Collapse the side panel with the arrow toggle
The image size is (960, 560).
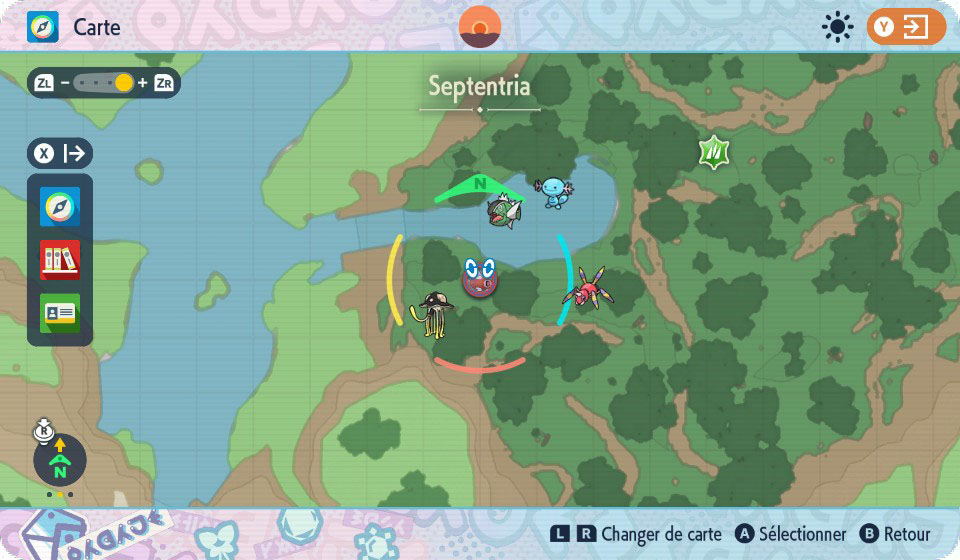point(61,153)
